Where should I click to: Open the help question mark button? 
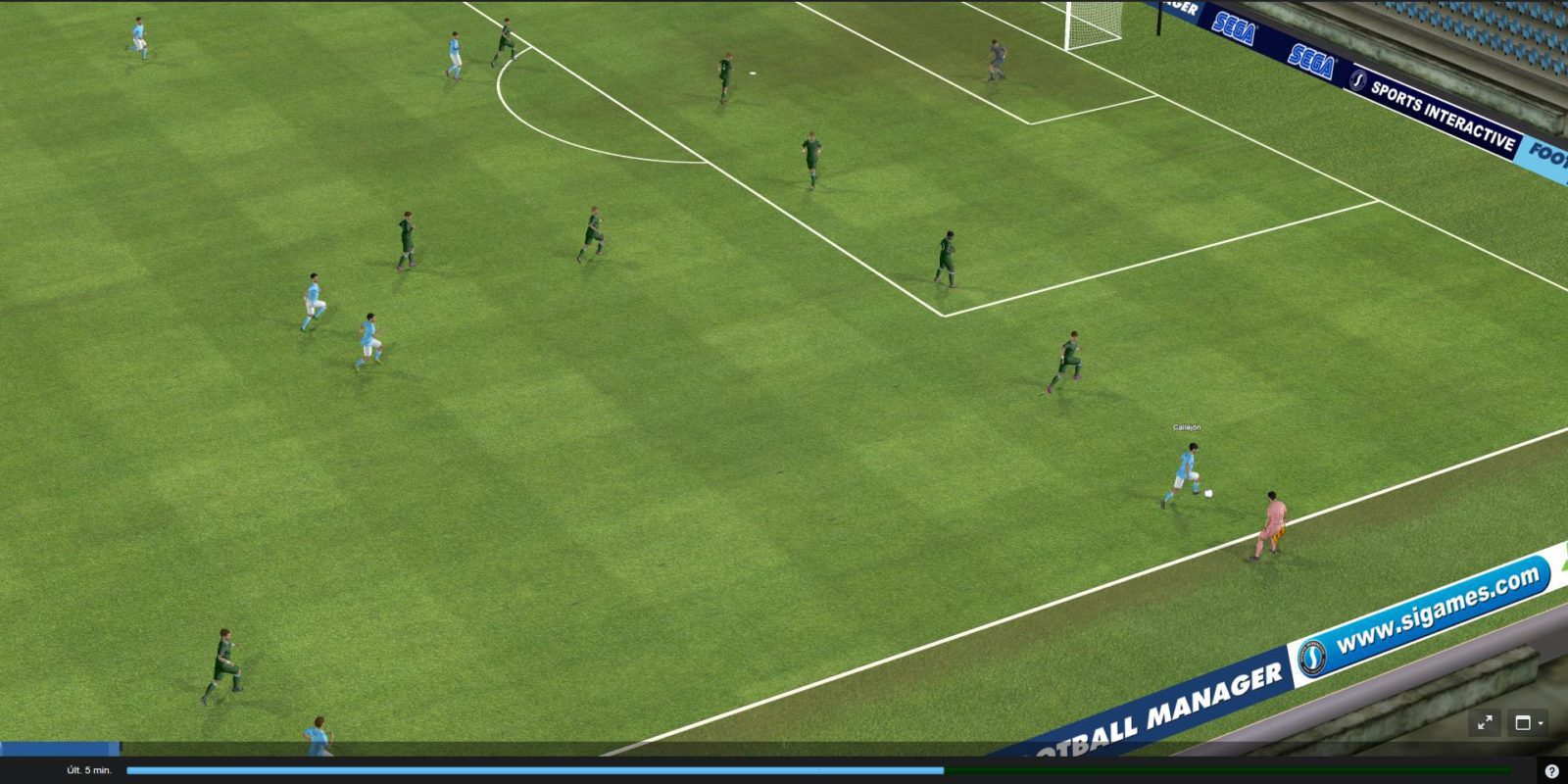click(1551, 771)
